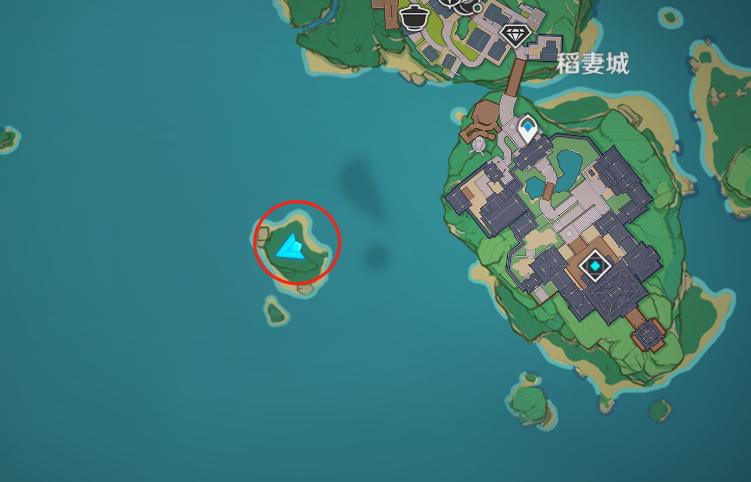The width and height of the screenshot is (751, 482).
Task: Click the cooking pot restaurant marker
Action: pyautogui.click(x=412, y=16)
